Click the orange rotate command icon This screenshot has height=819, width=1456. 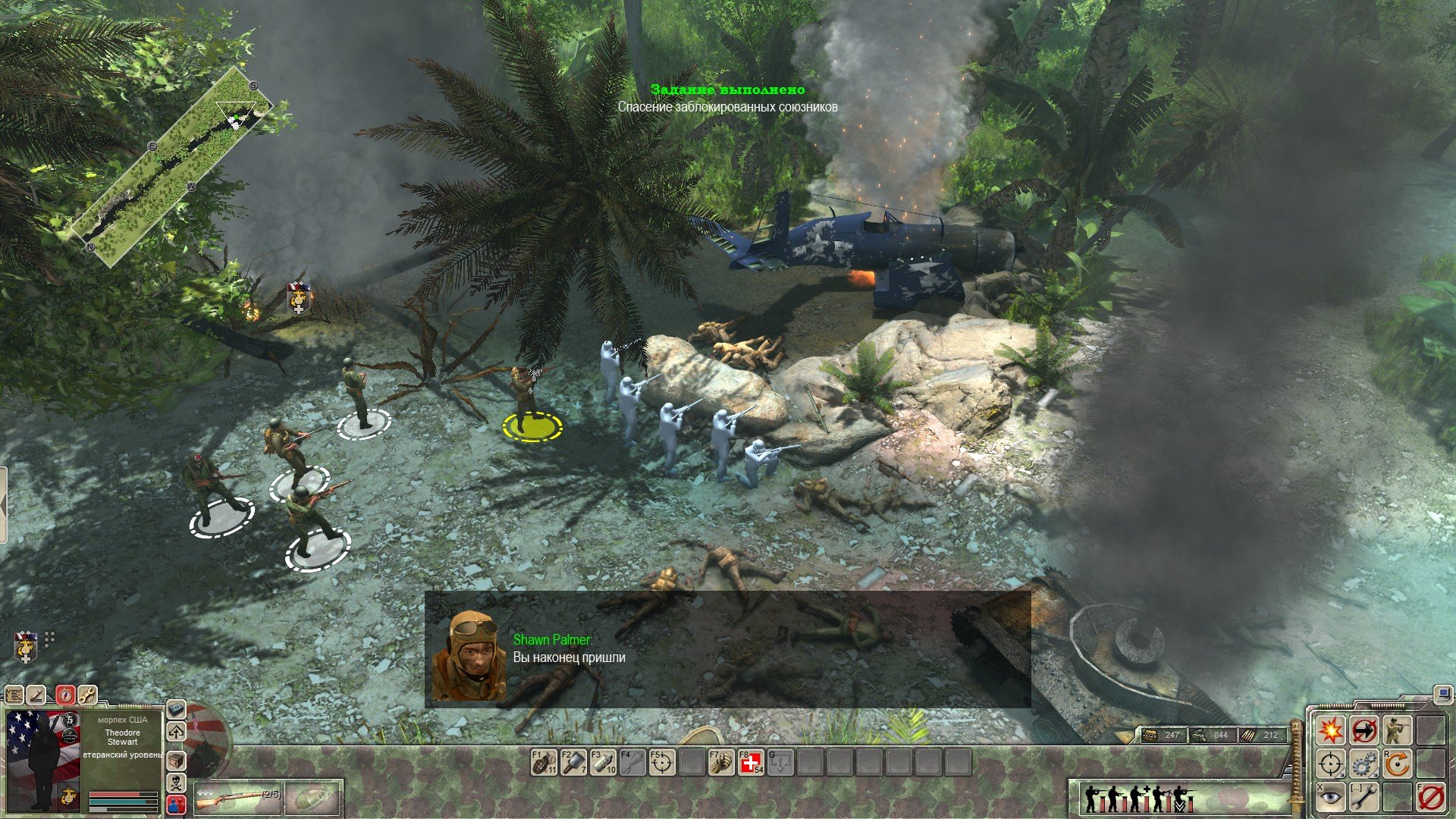point(1397,764)
